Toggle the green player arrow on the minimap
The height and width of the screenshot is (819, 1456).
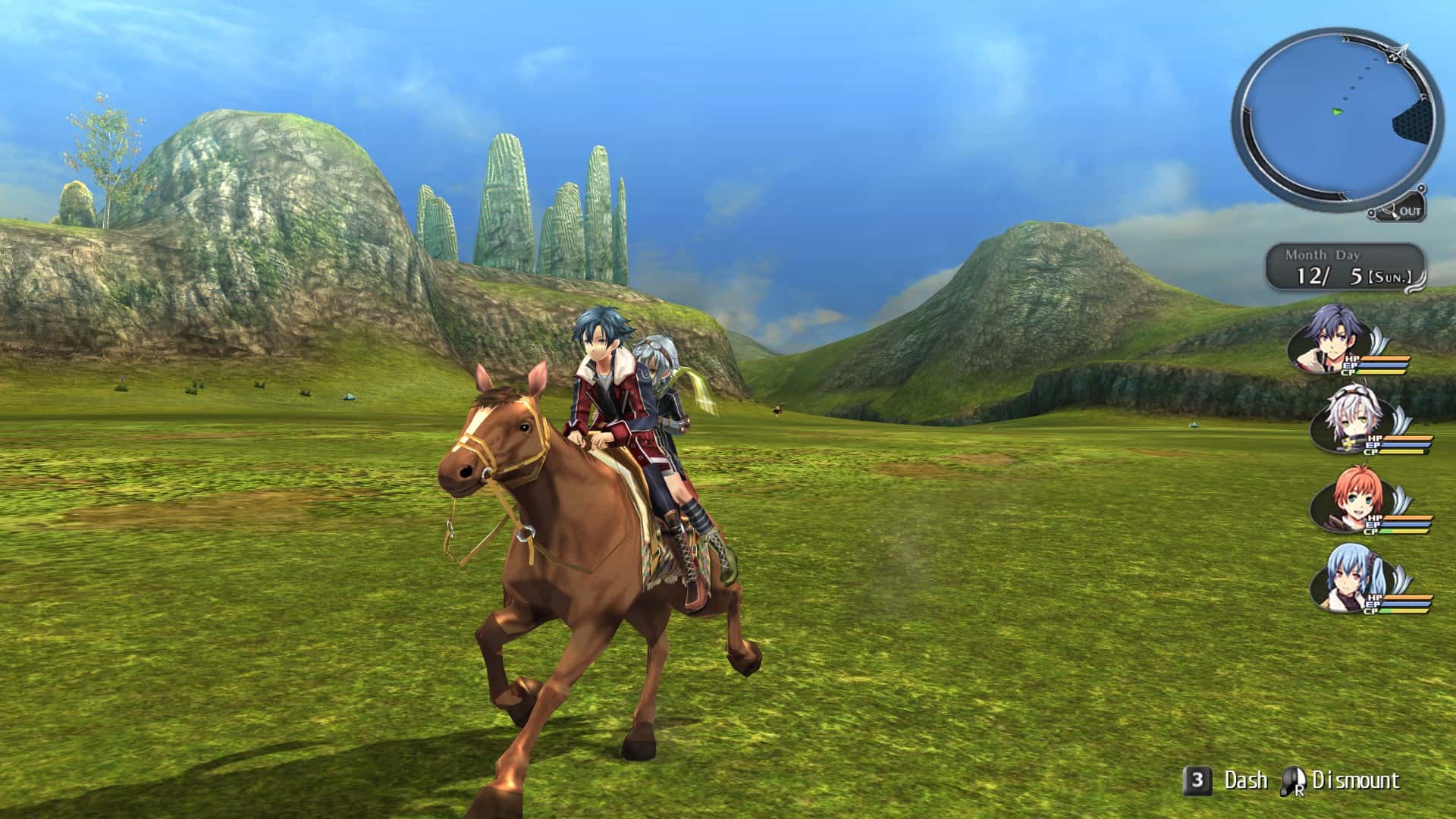pos(1337,111)
